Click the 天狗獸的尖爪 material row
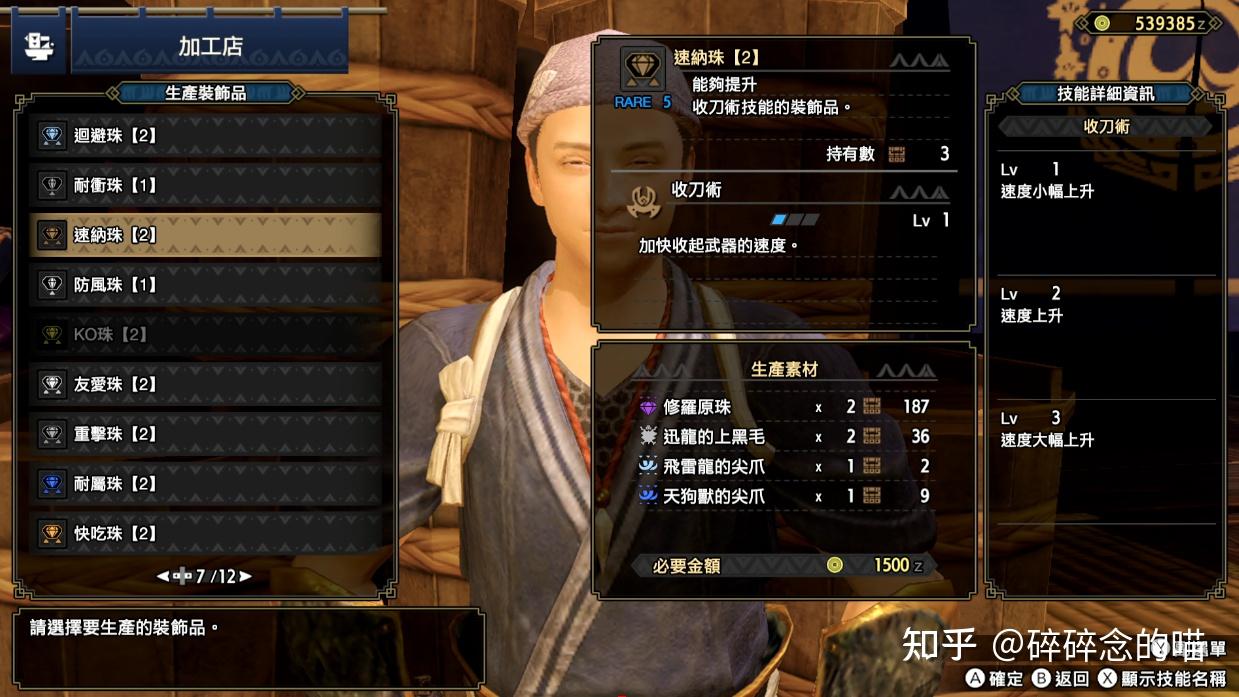 click(x=785, y=496)
